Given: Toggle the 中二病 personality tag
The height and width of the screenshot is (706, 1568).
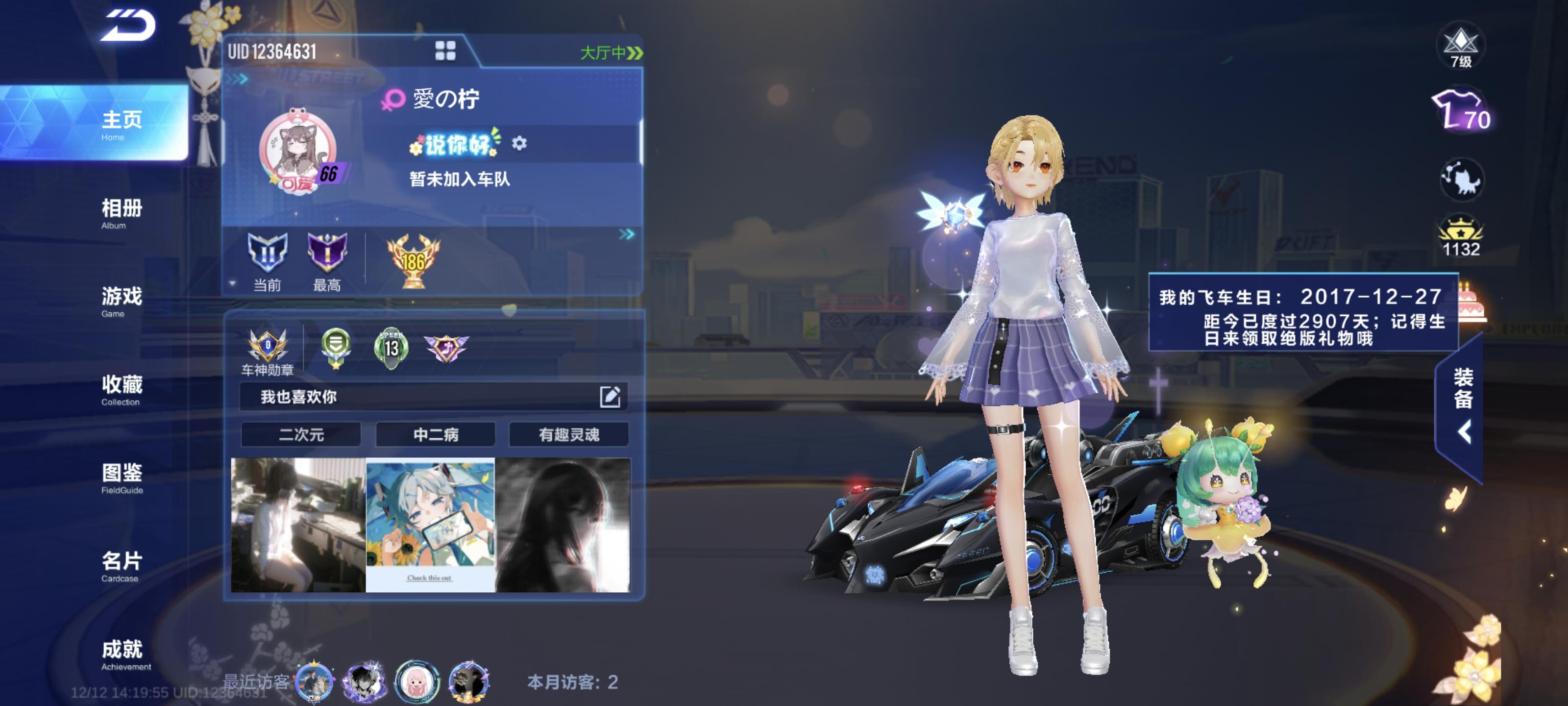Looking at the screenshot, I should (x=436, y=434).
